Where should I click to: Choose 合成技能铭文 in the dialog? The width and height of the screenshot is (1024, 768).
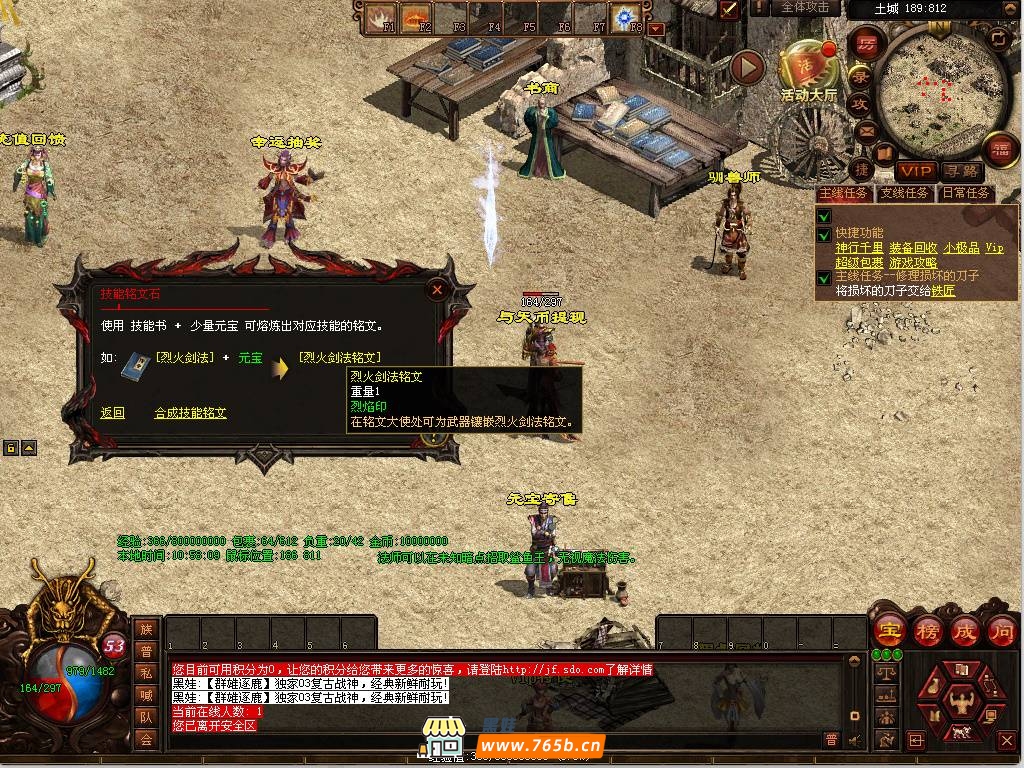click(190, 413)
